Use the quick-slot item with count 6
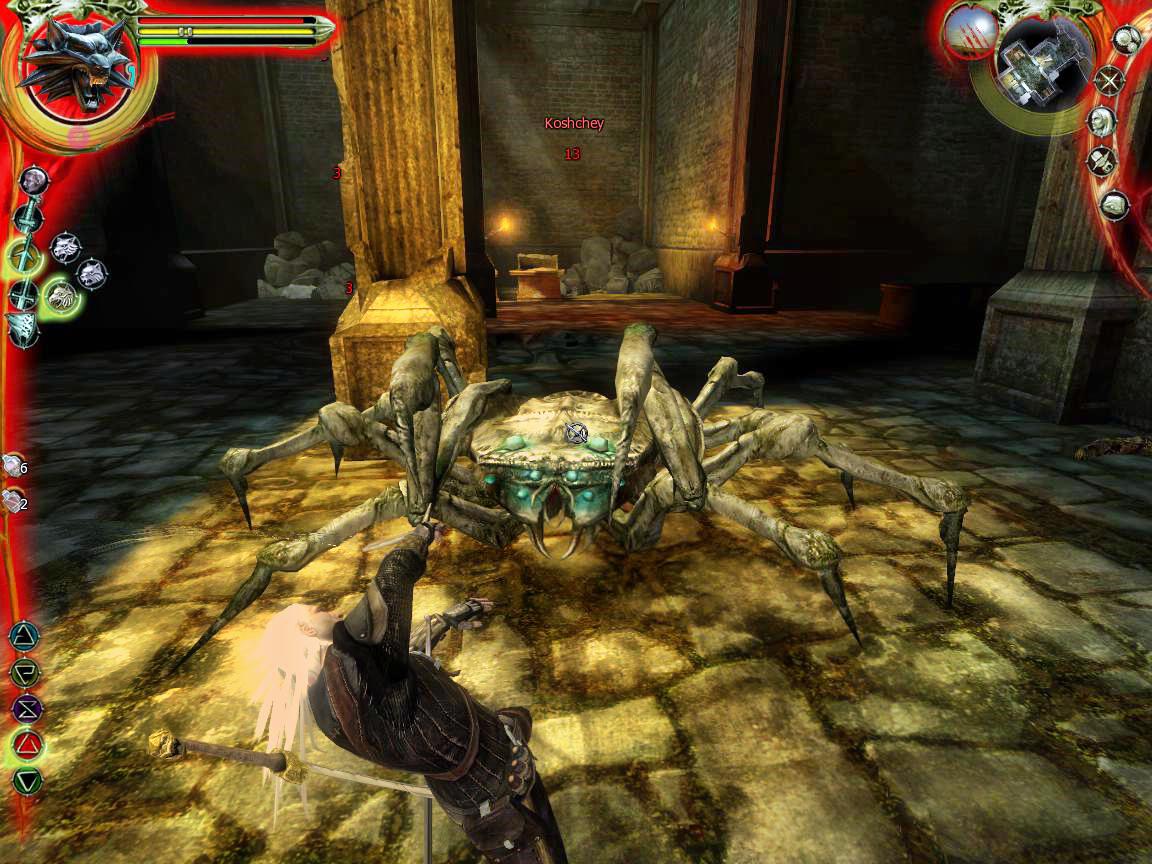This screenshot has height=864, width=1152. click(x=14, y=465)
